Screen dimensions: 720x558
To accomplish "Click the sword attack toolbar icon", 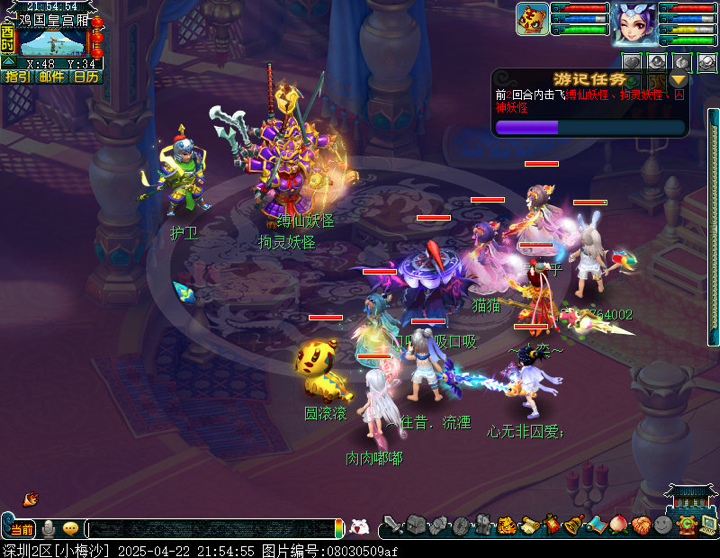I will point(392,525).
